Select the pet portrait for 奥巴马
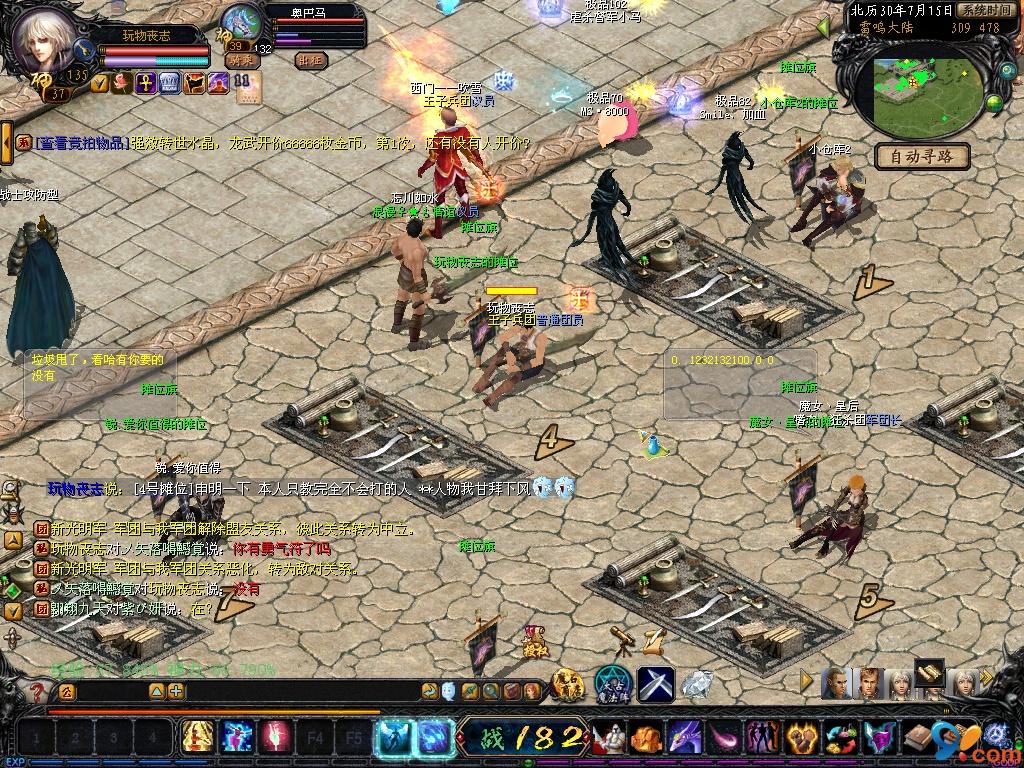The image size is (1024, 768). click(x=240, y=22)
